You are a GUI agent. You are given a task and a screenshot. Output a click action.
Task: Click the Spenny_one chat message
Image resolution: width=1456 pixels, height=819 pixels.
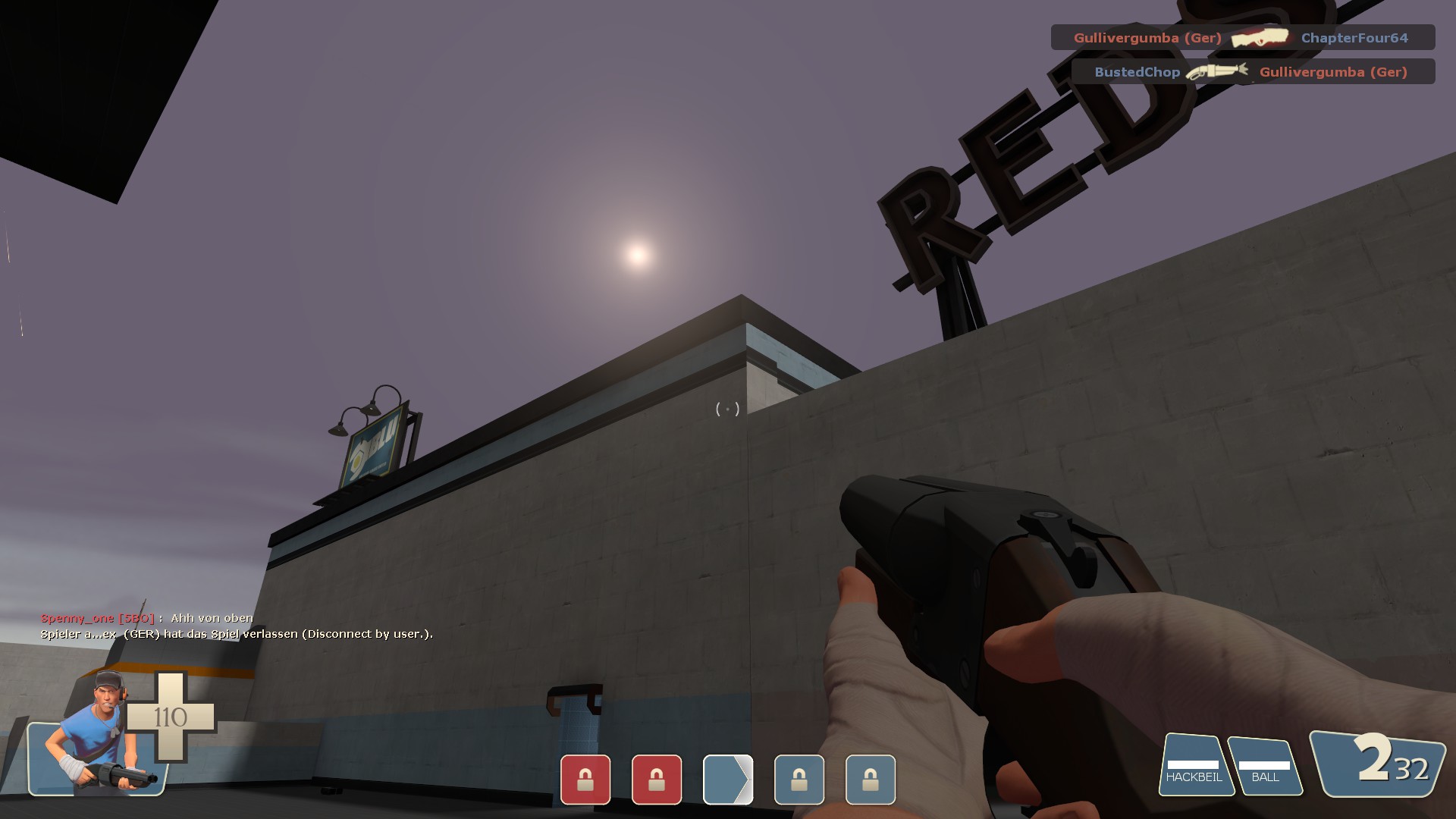[x=147, y=618]
